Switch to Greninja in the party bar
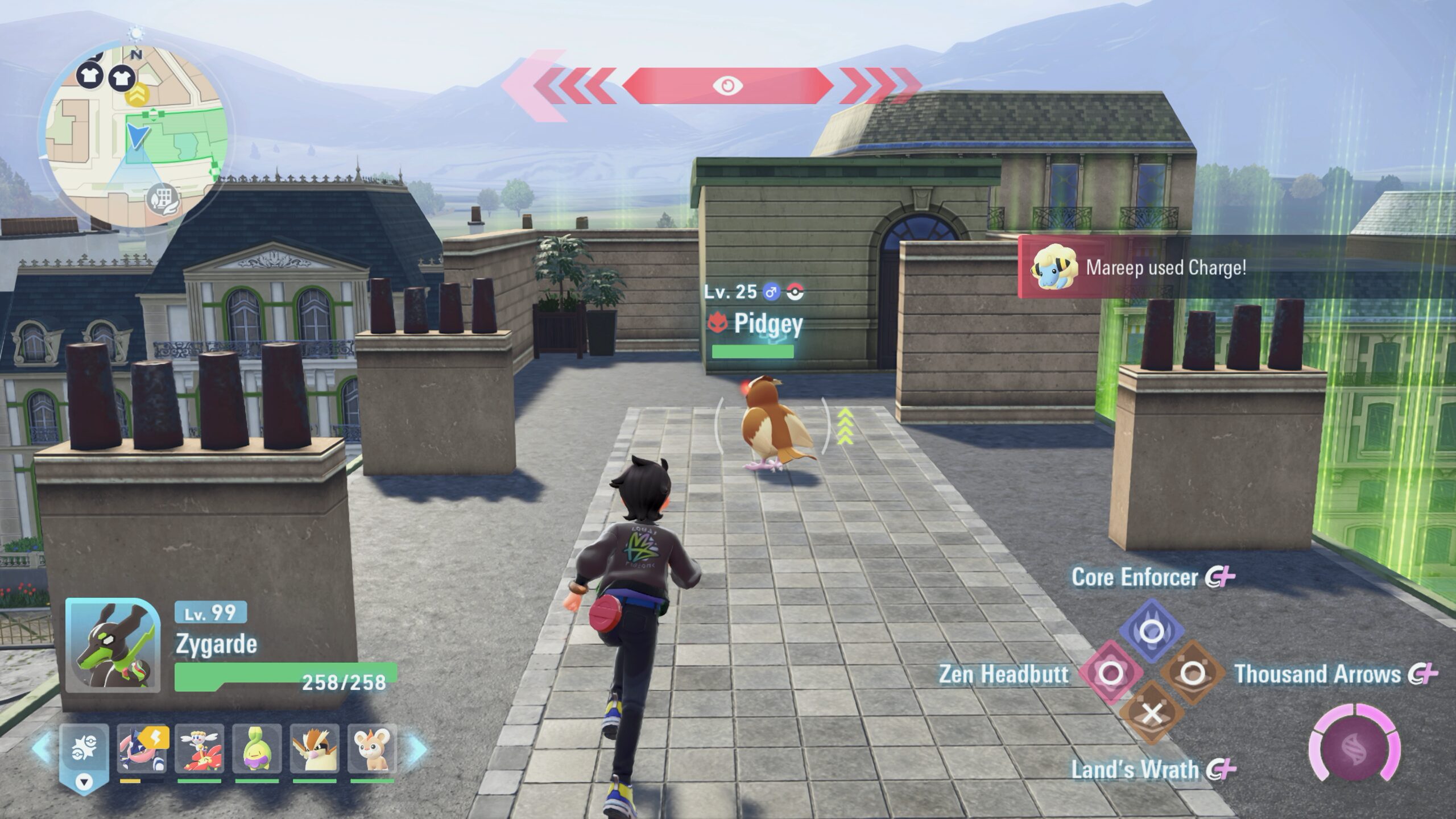 click(142, 749)
